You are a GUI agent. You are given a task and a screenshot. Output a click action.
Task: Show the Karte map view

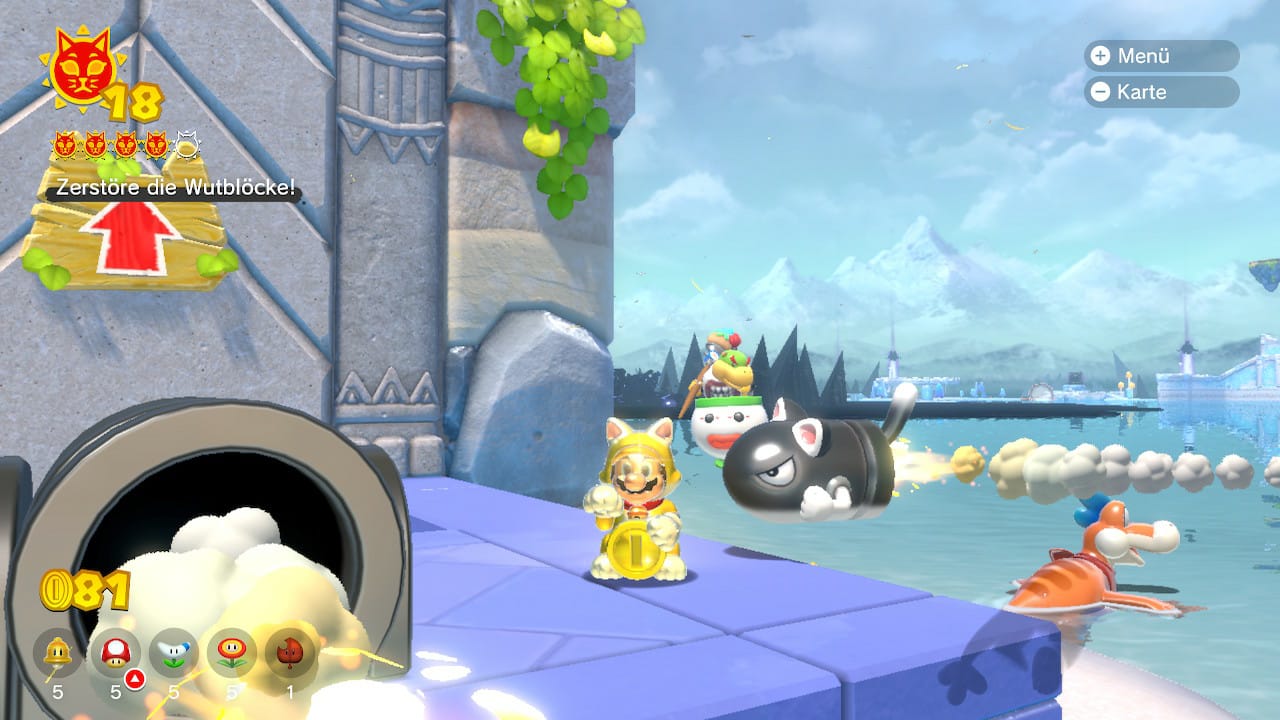(1160, 92)
